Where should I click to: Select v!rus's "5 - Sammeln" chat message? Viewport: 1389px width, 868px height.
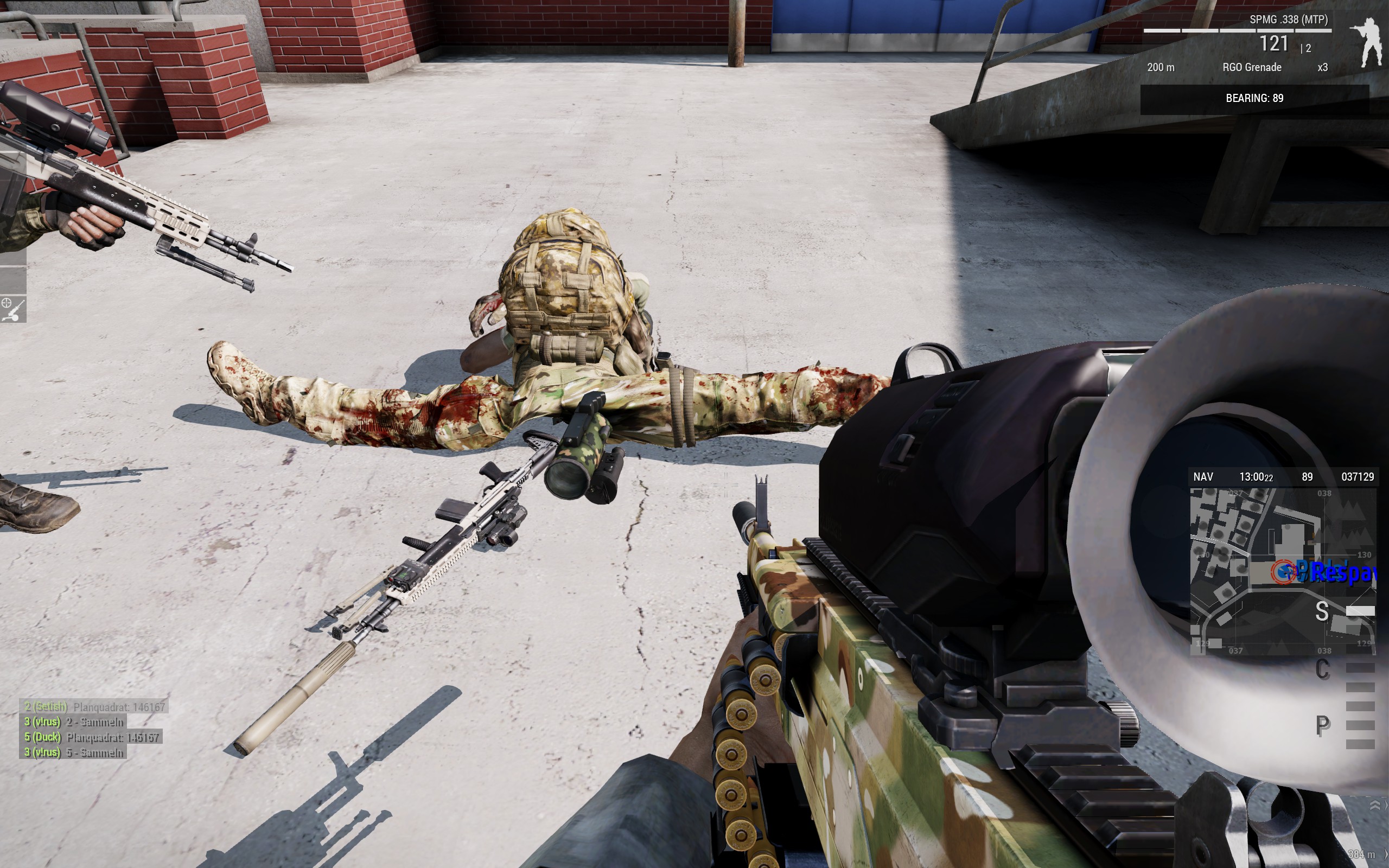(x=73, y=752)
